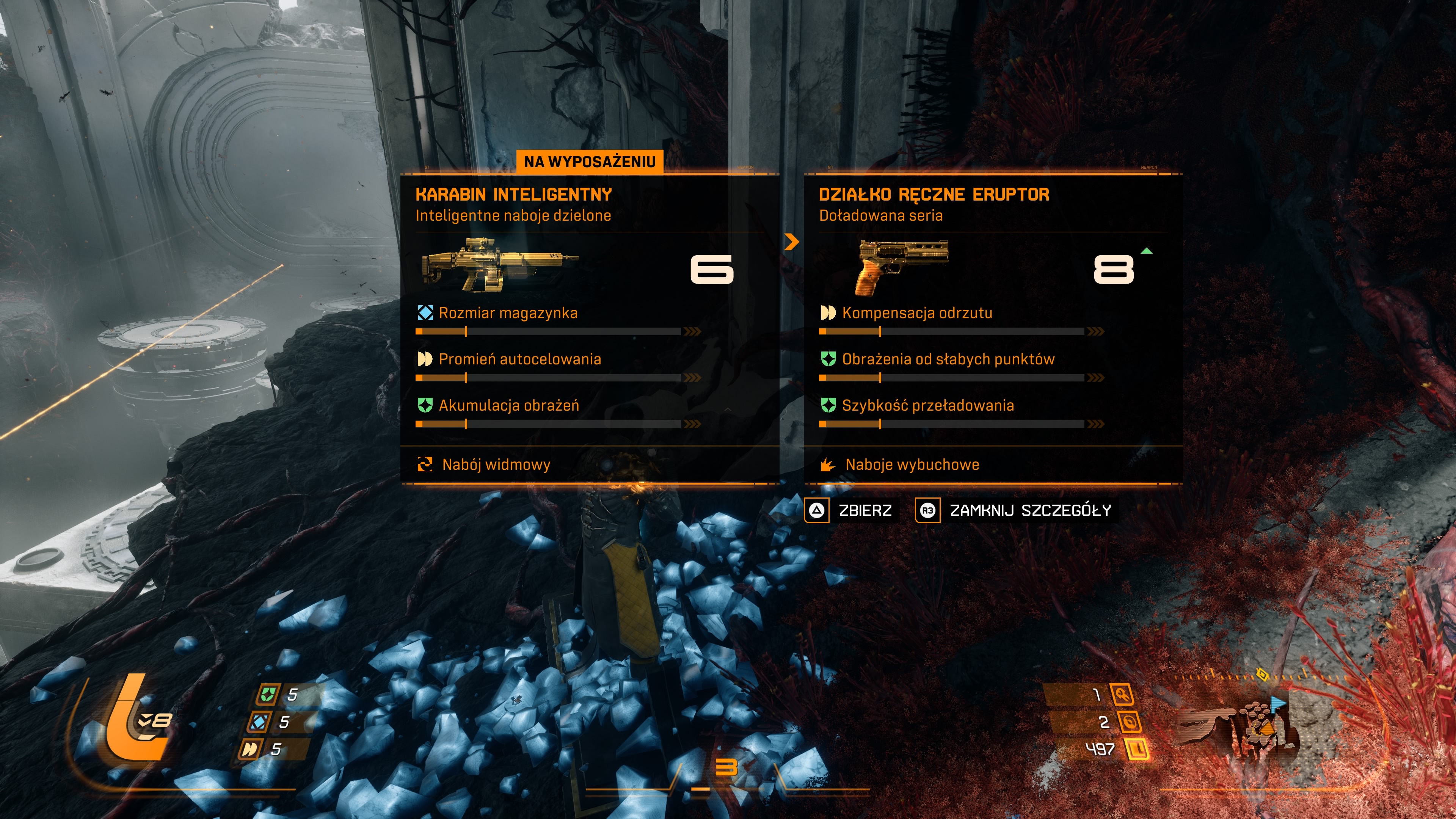Click the key count icon in HUD
The height and width of the screenshot is (819, 1456).
tap(1122, 694)
